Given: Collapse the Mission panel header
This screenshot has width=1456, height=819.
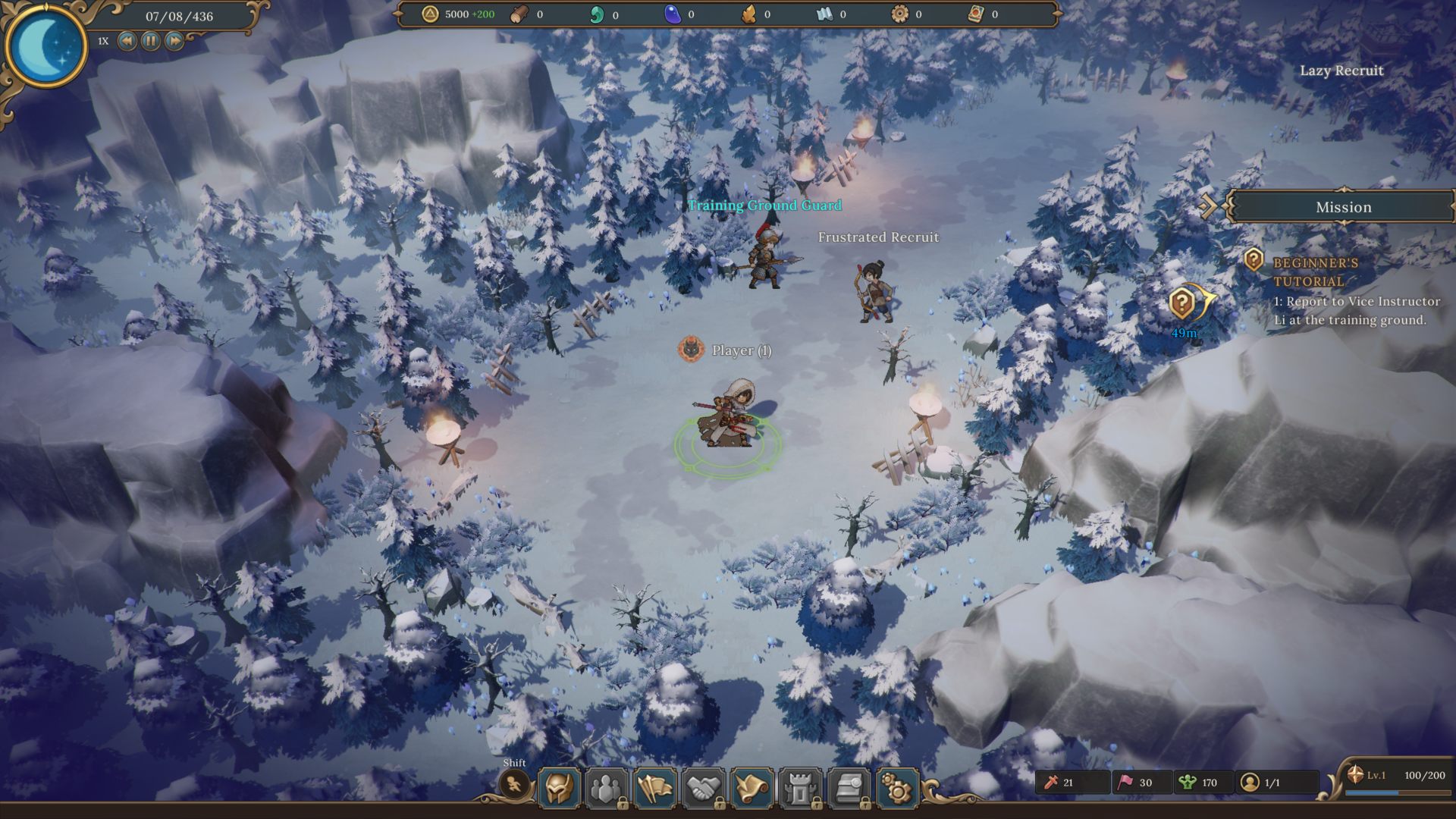Looking at the screenshot, I should click(x=1209, y=206).
